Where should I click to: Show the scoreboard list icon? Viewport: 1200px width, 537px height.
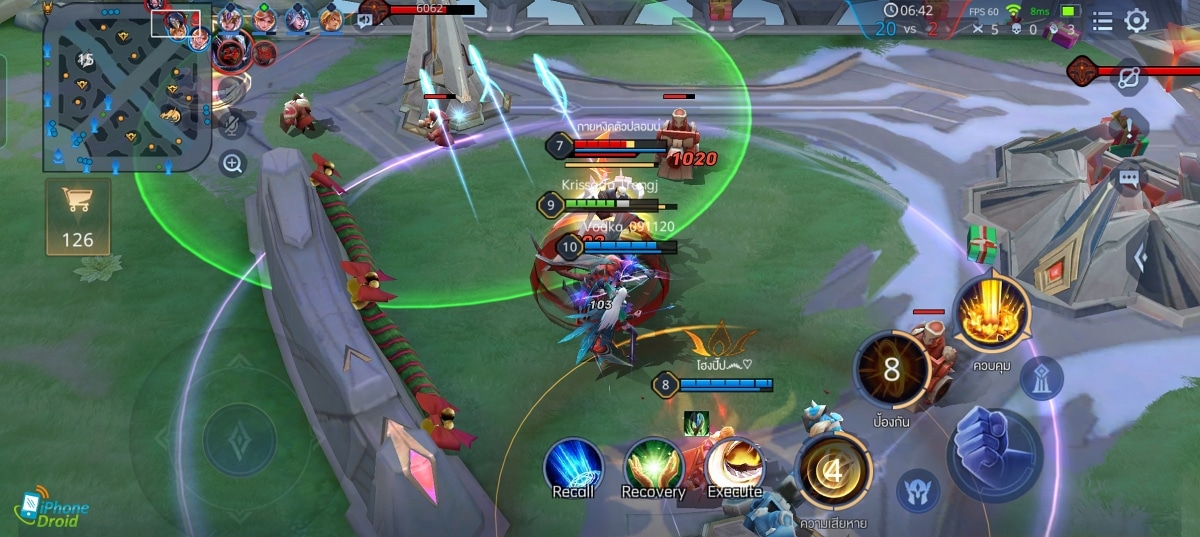pos(1101,21)
